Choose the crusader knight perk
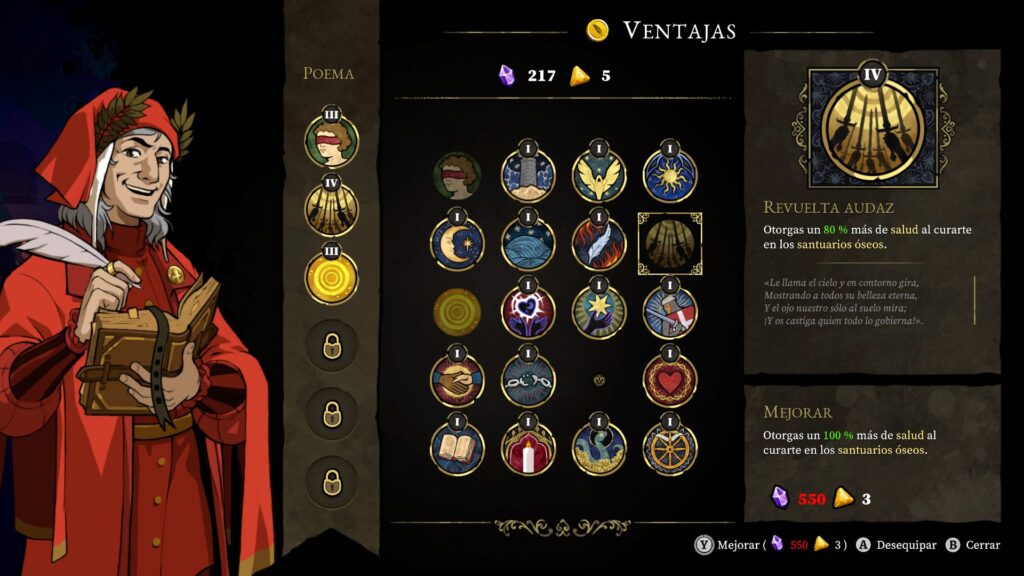1024x576 pixels. tap(670, 312)
